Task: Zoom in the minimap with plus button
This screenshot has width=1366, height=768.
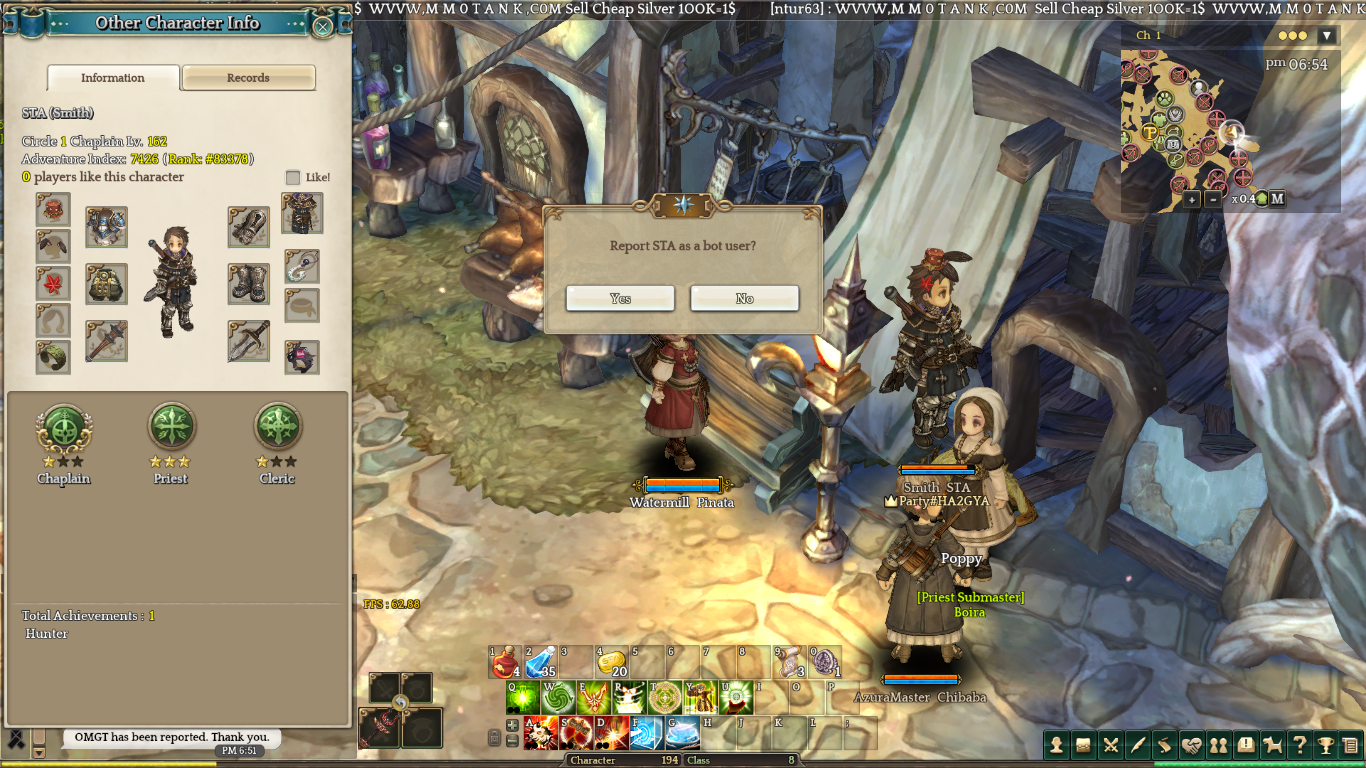Action: (x=1192, y=199)
